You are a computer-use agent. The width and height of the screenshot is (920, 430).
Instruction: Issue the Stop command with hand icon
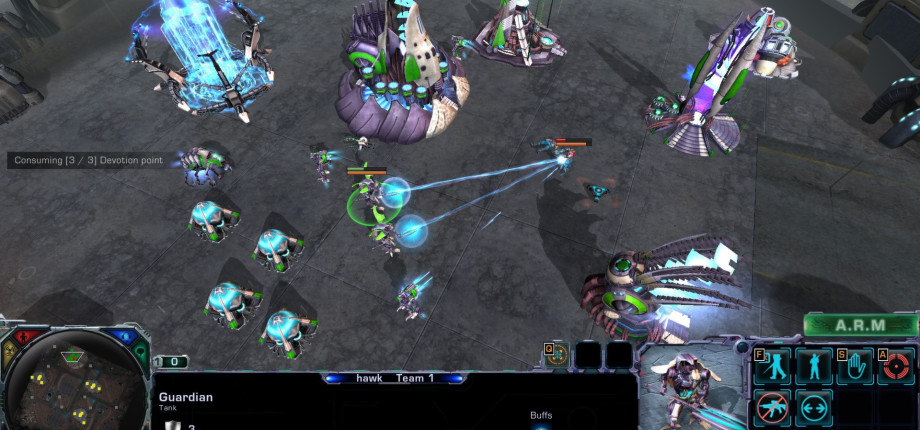pos(853,366)
